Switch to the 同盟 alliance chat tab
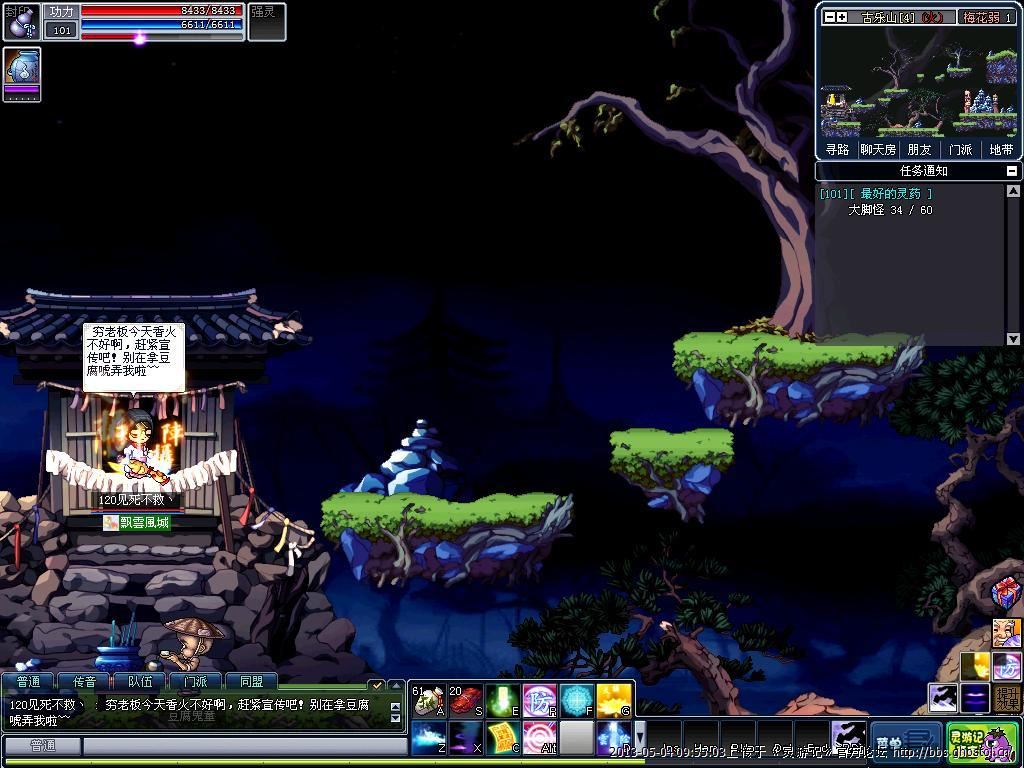The height and width of the screenshot is (768, 1024). [x=251, y=682]
